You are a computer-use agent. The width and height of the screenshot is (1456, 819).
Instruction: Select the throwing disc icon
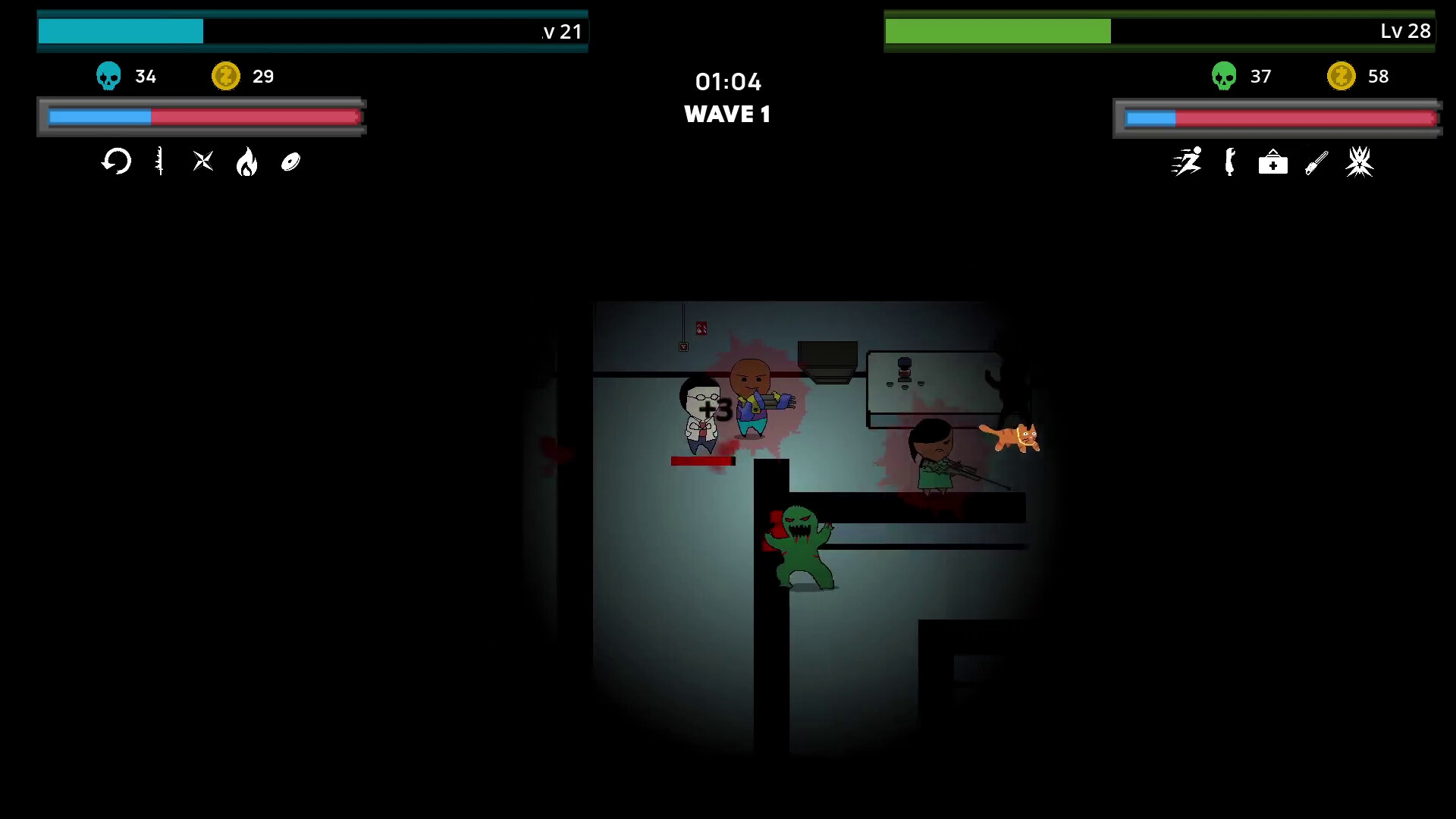coord(290,162)
